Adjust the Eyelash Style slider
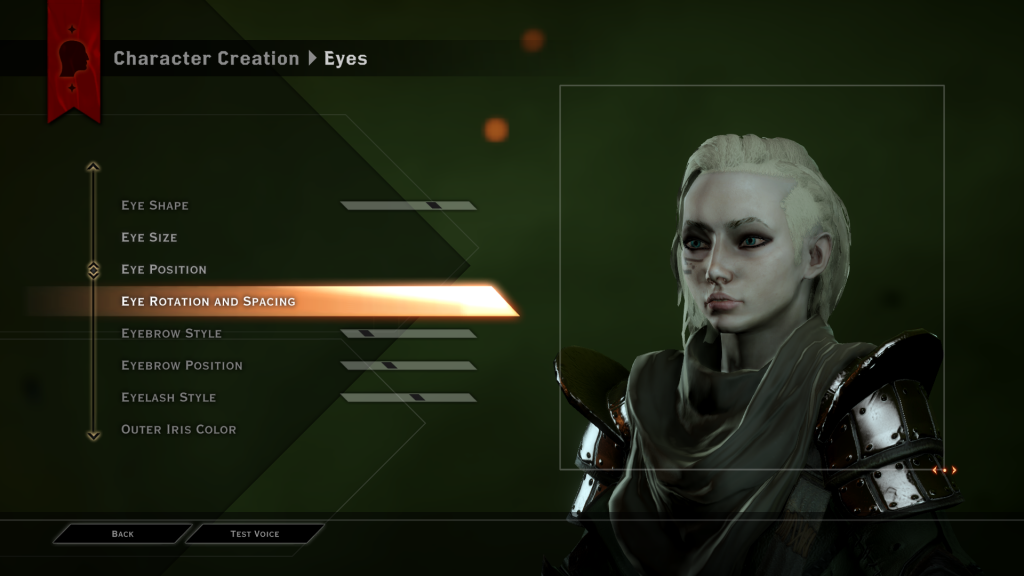This screenshot has width=1024, height=576. [408, 398]
